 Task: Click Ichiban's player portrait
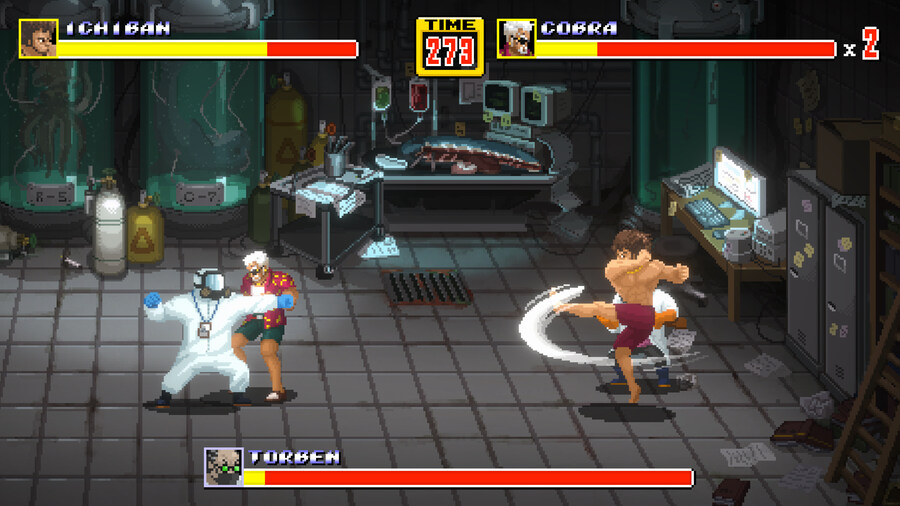coord(38,38)
